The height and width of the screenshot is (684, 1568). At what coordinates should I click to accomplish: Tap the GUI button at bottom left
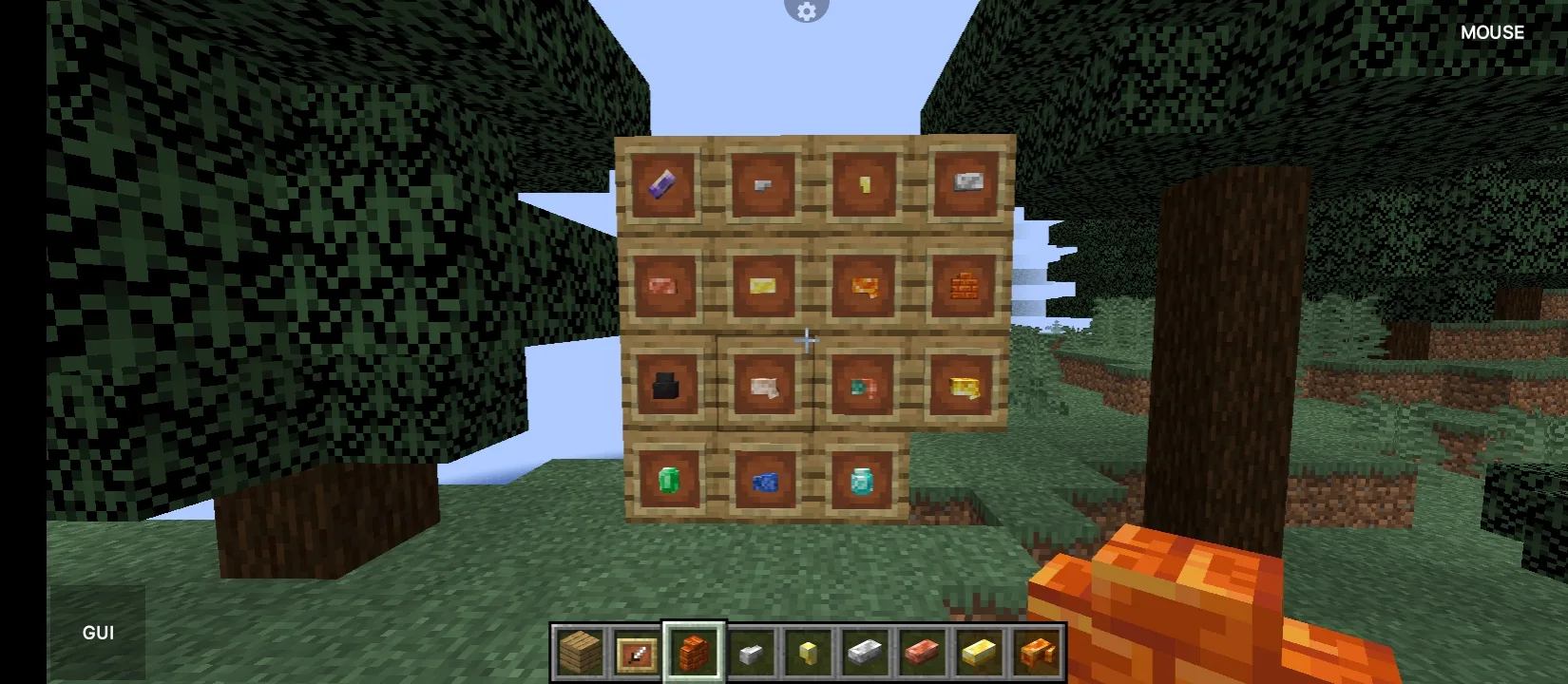[98, 632]
